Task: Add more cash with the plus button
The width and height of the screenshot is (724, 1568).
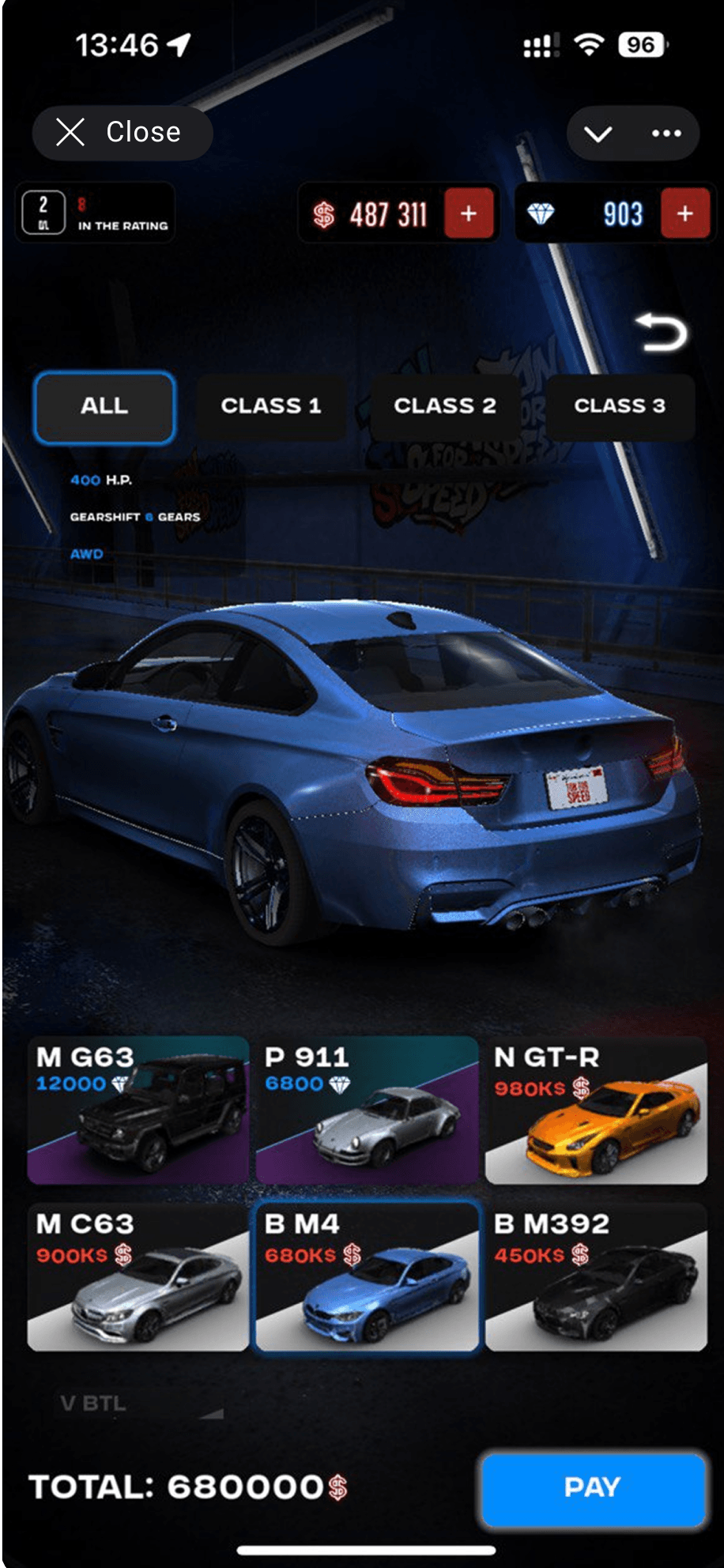Action: (x=469, y=213)
